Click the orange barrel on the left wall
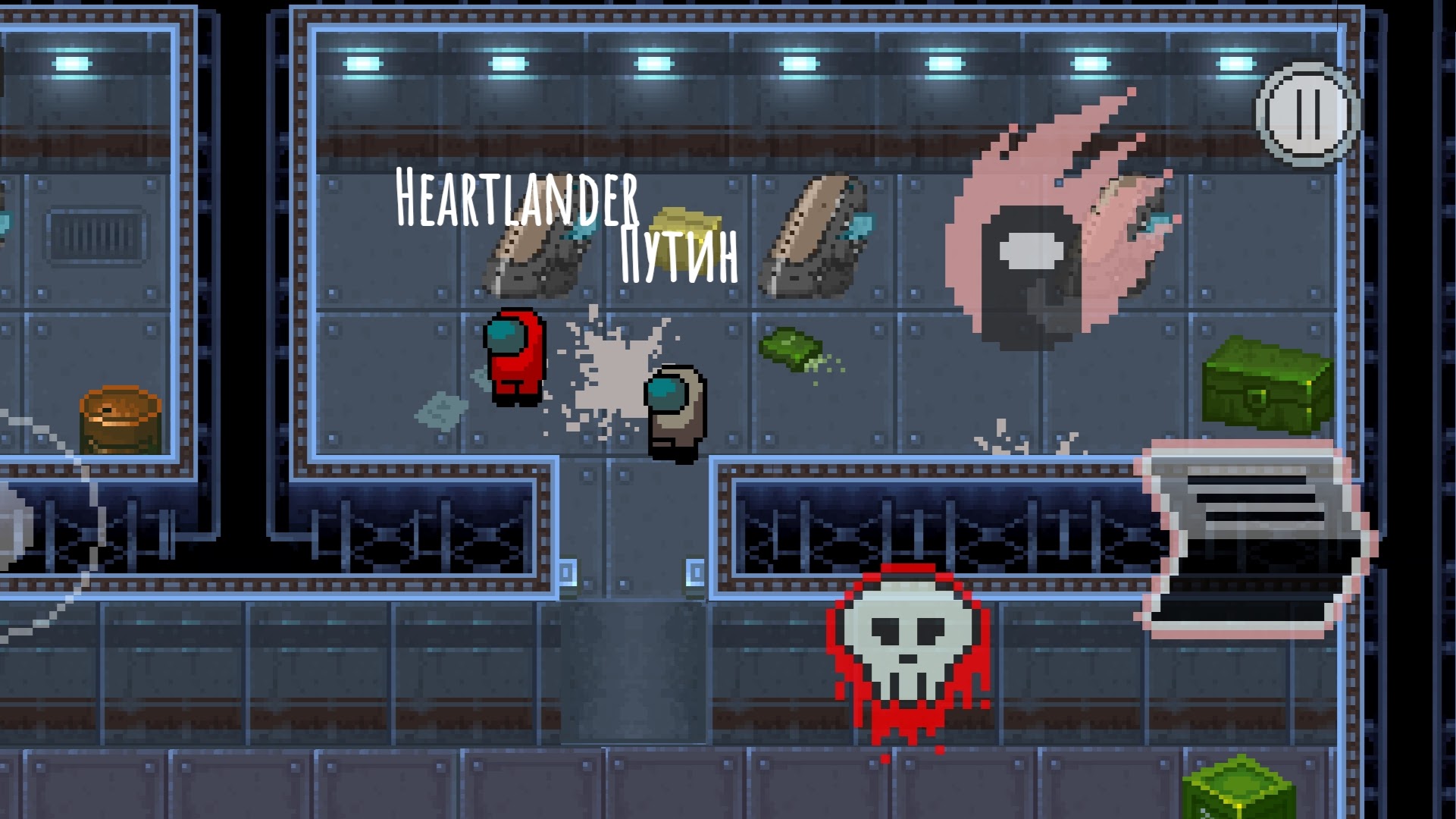1456x819 pixels. click(121, 421)
